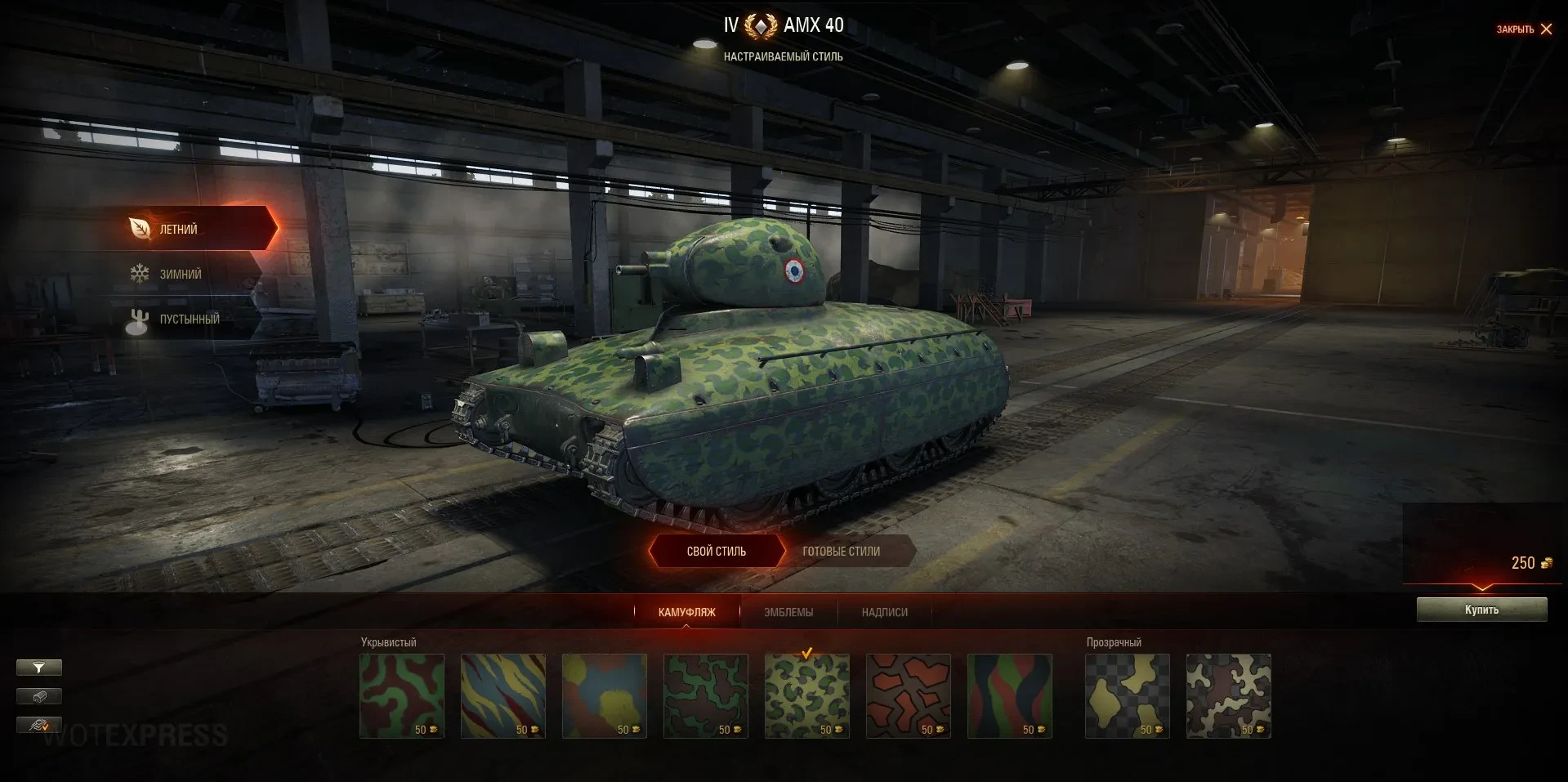Screen dimensions: 1568x782
Task: Close the customization screen with ЗАКРЫТЬ
Action: [x=1524, y=29]
